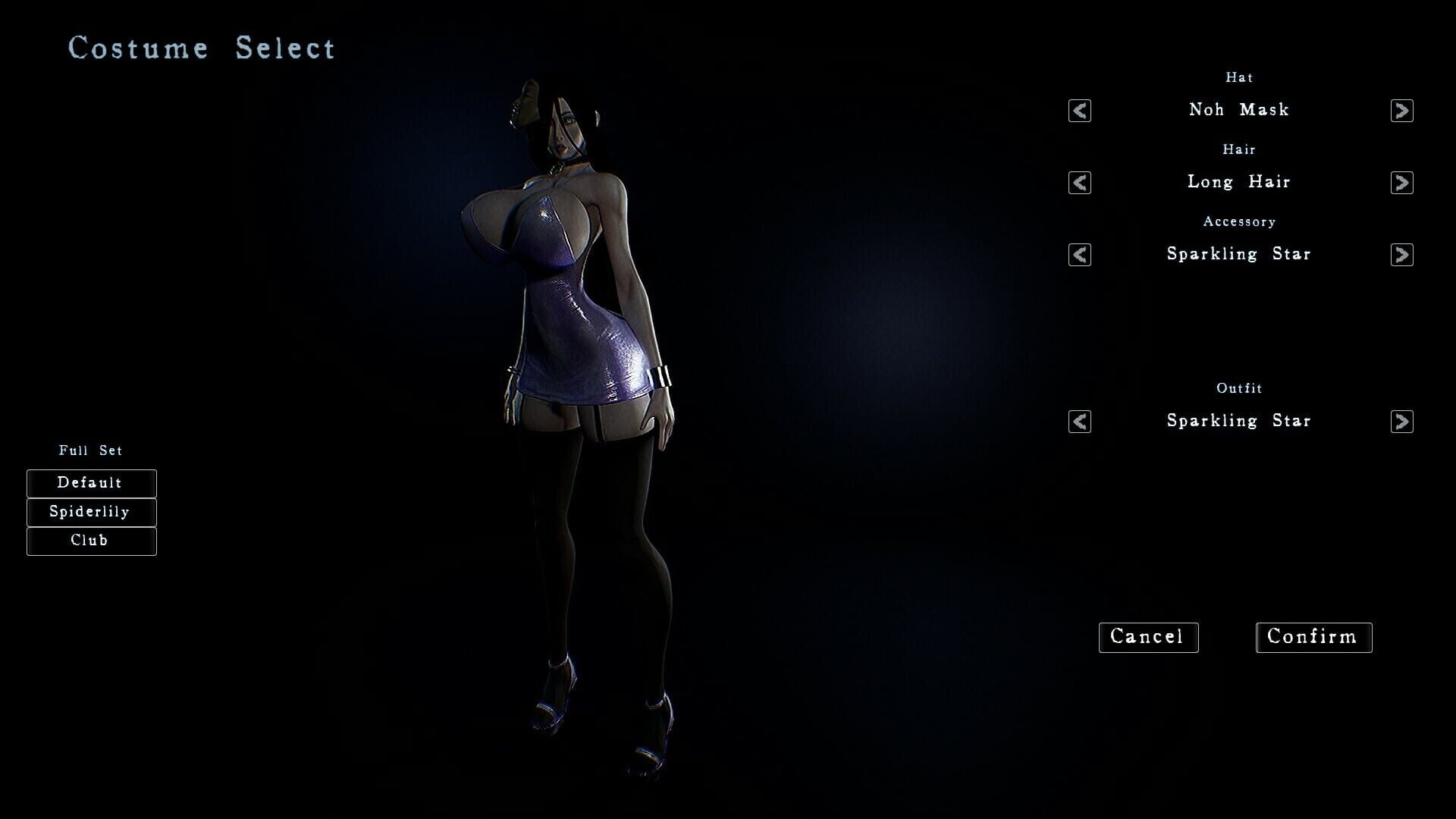The image size is (1456, 819).
Task: Click the right arrow beside Long Hair
Action: coord(1403,183)
